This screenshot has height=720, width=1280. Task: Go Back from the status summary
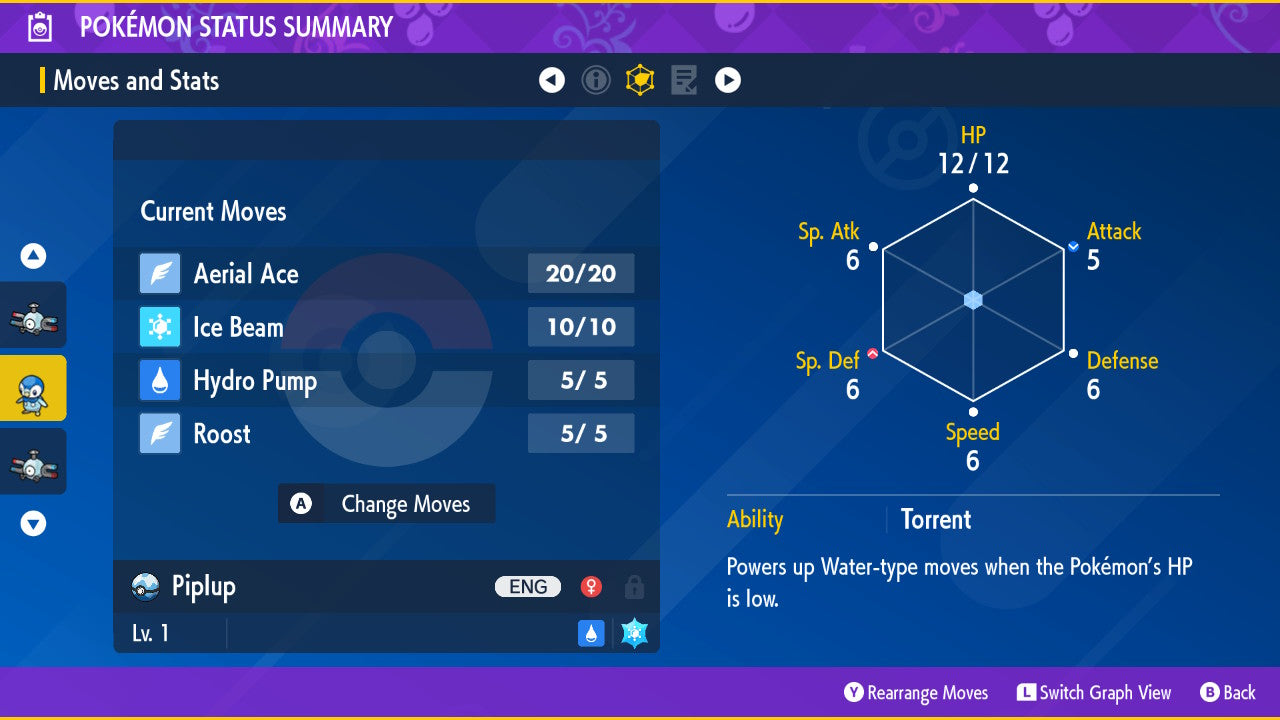click(1227, 693)
